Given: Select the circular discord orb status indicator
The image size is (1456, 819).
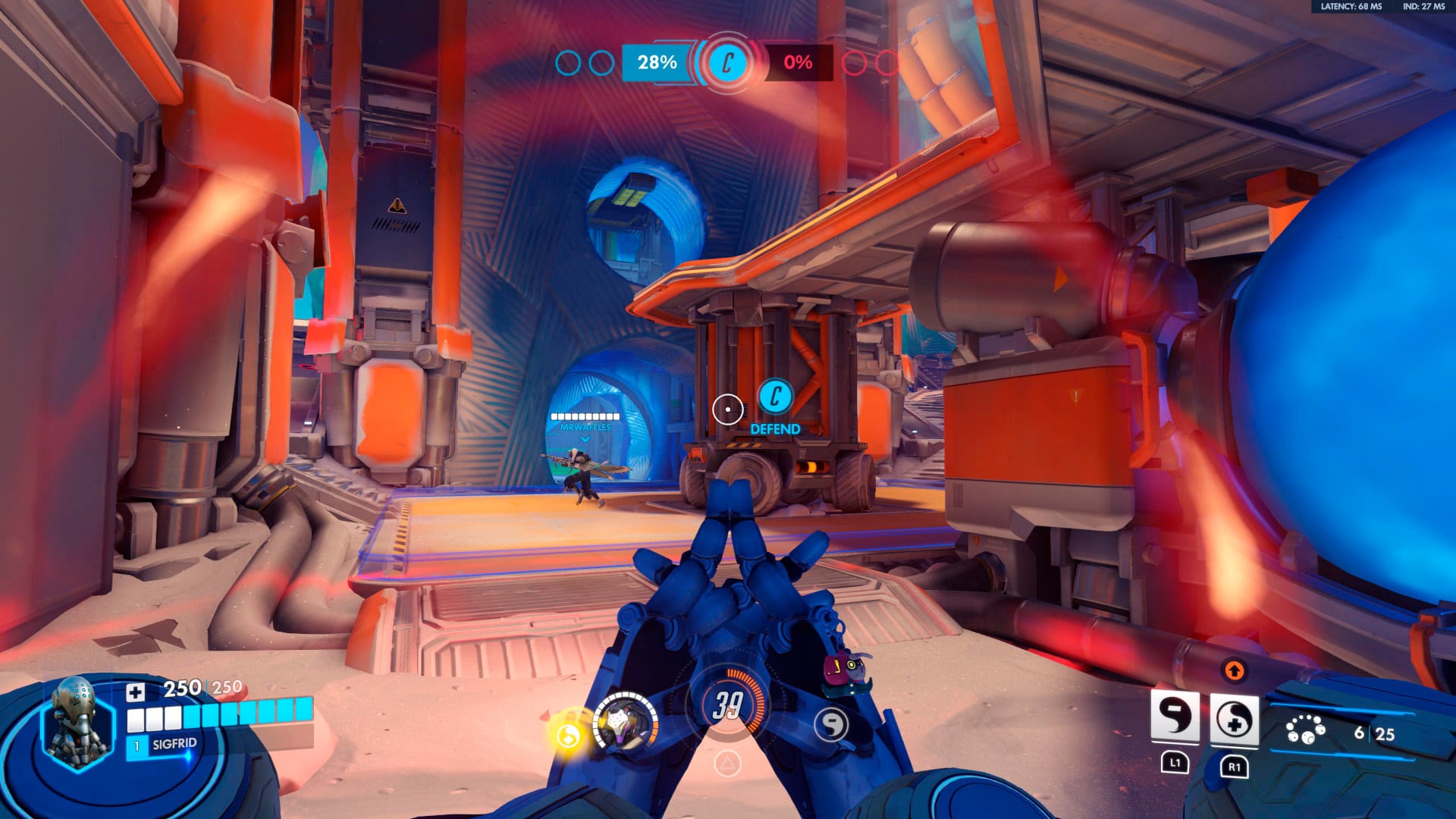Looking at the screenshot, I should tap(831, 724).
